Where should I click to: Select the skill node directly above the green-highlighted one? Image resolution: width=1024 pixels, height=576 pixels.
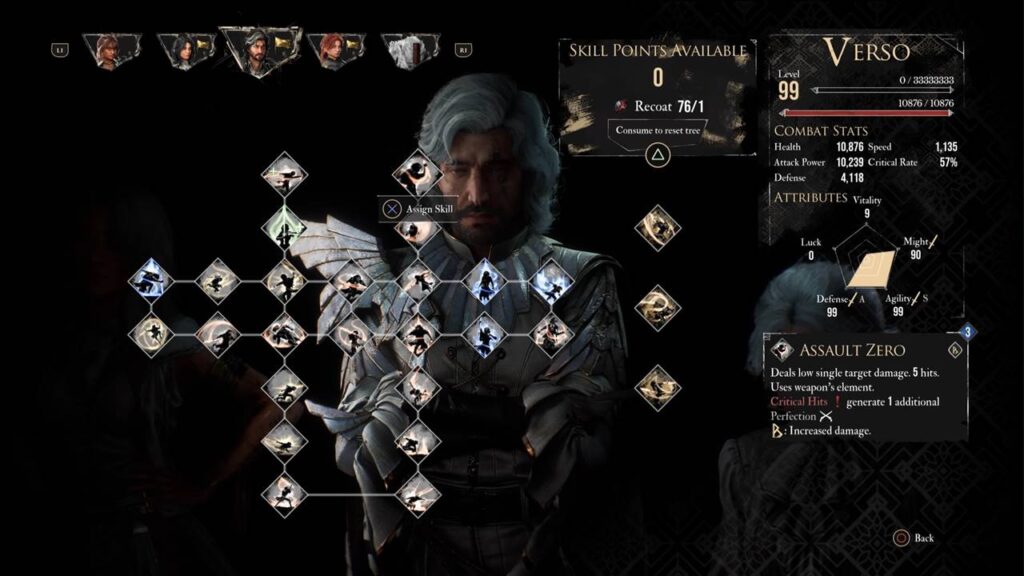tap(284, 174)
